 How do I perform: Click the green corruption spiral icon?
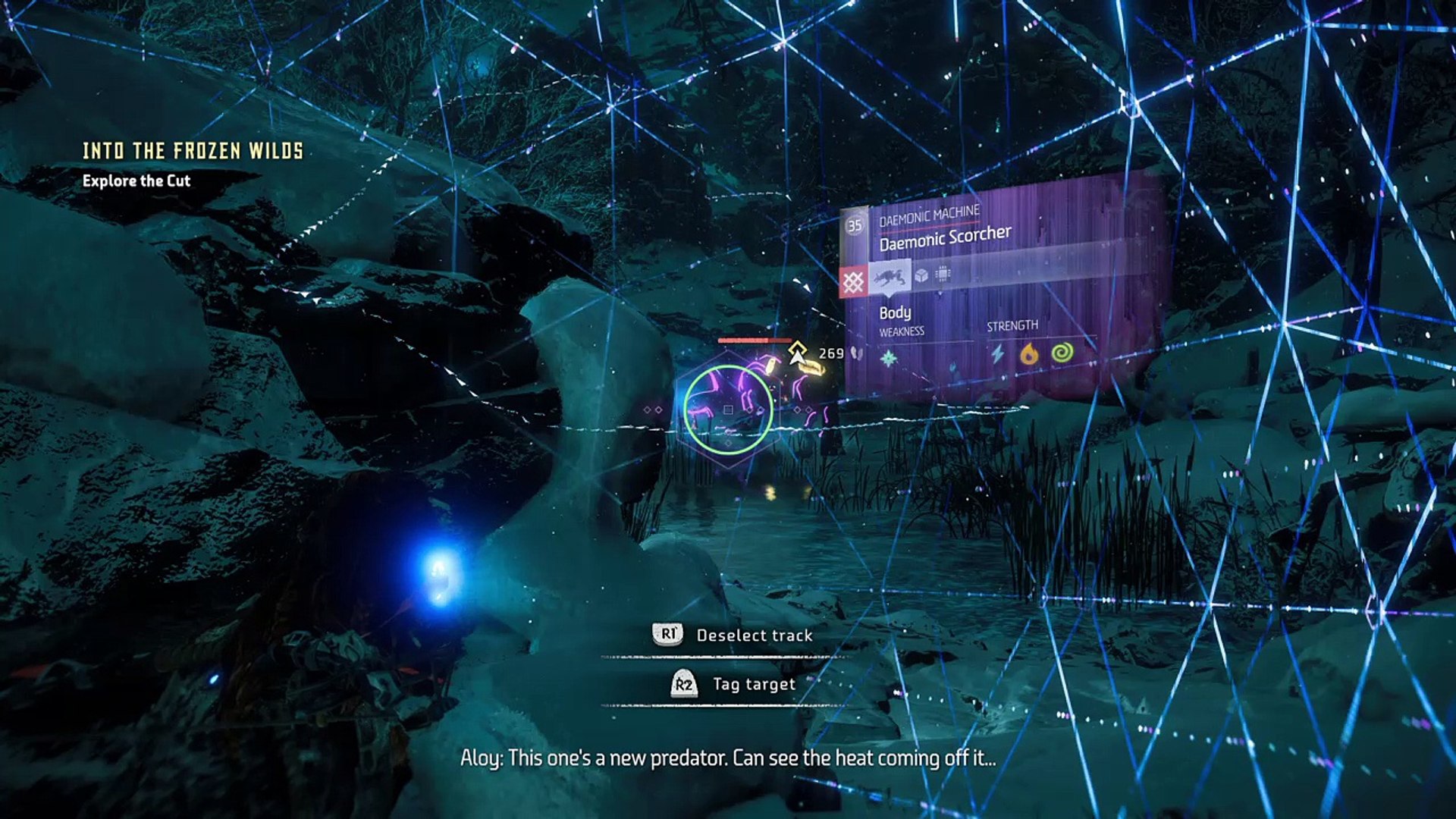pos(1062,352)
